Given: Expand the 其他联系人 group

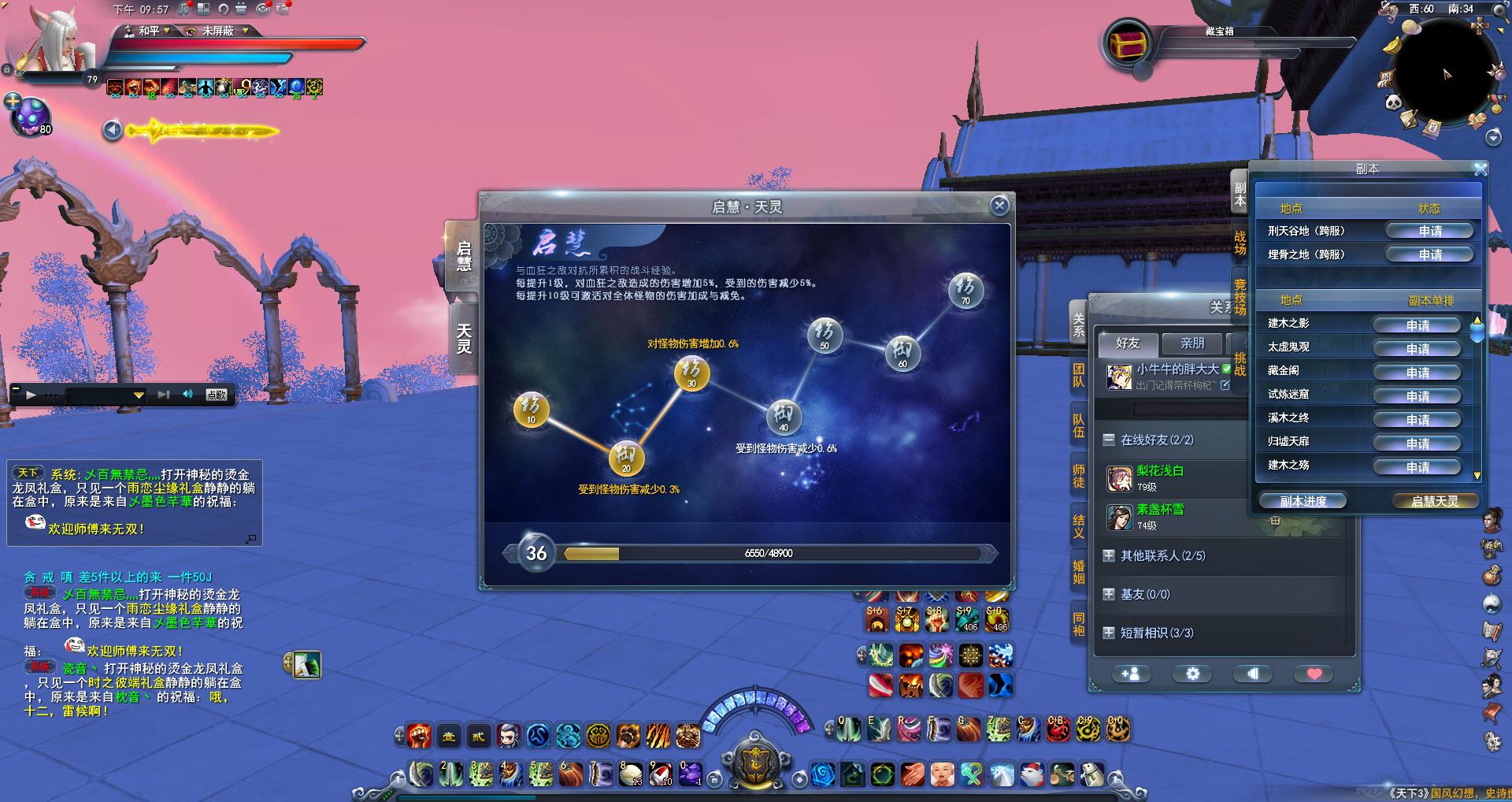Looking at the screenshot, I should 1109,555.
